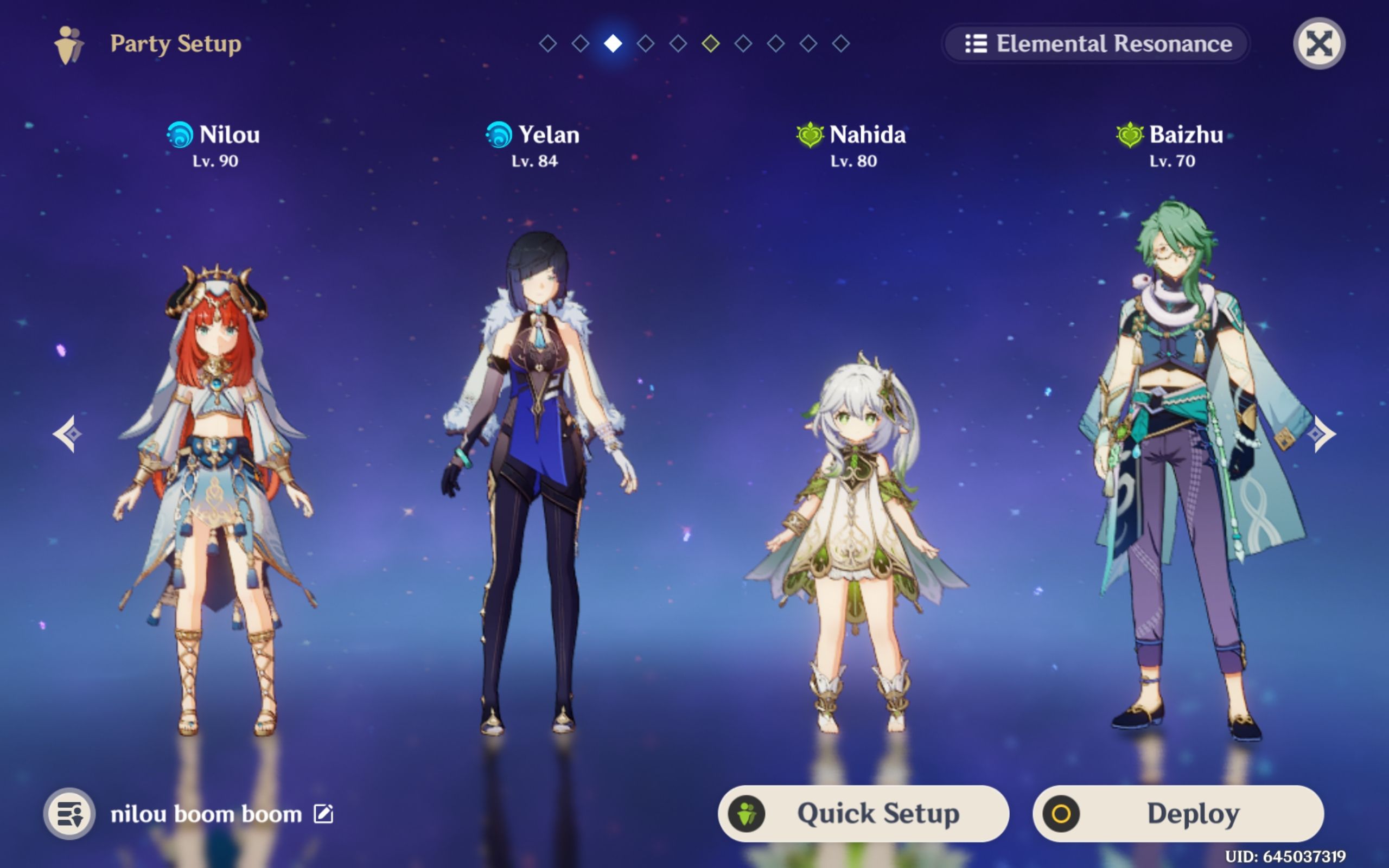Go to the previous party with left arrow
The height and width of the screenshot is (868, 1389).
[68, 434]
